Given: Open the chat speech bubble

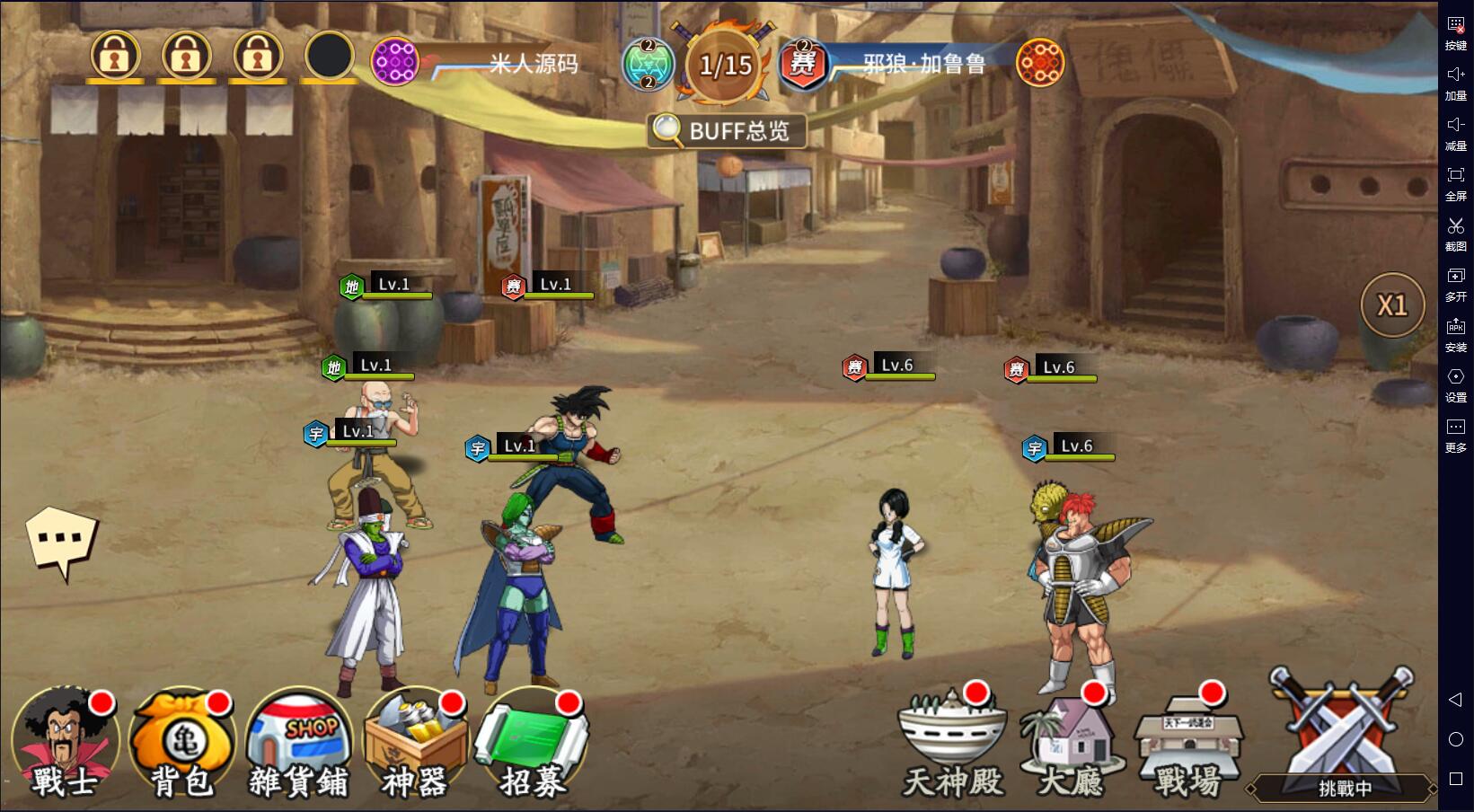Looking at the screenshot, I should coord(61,541).
